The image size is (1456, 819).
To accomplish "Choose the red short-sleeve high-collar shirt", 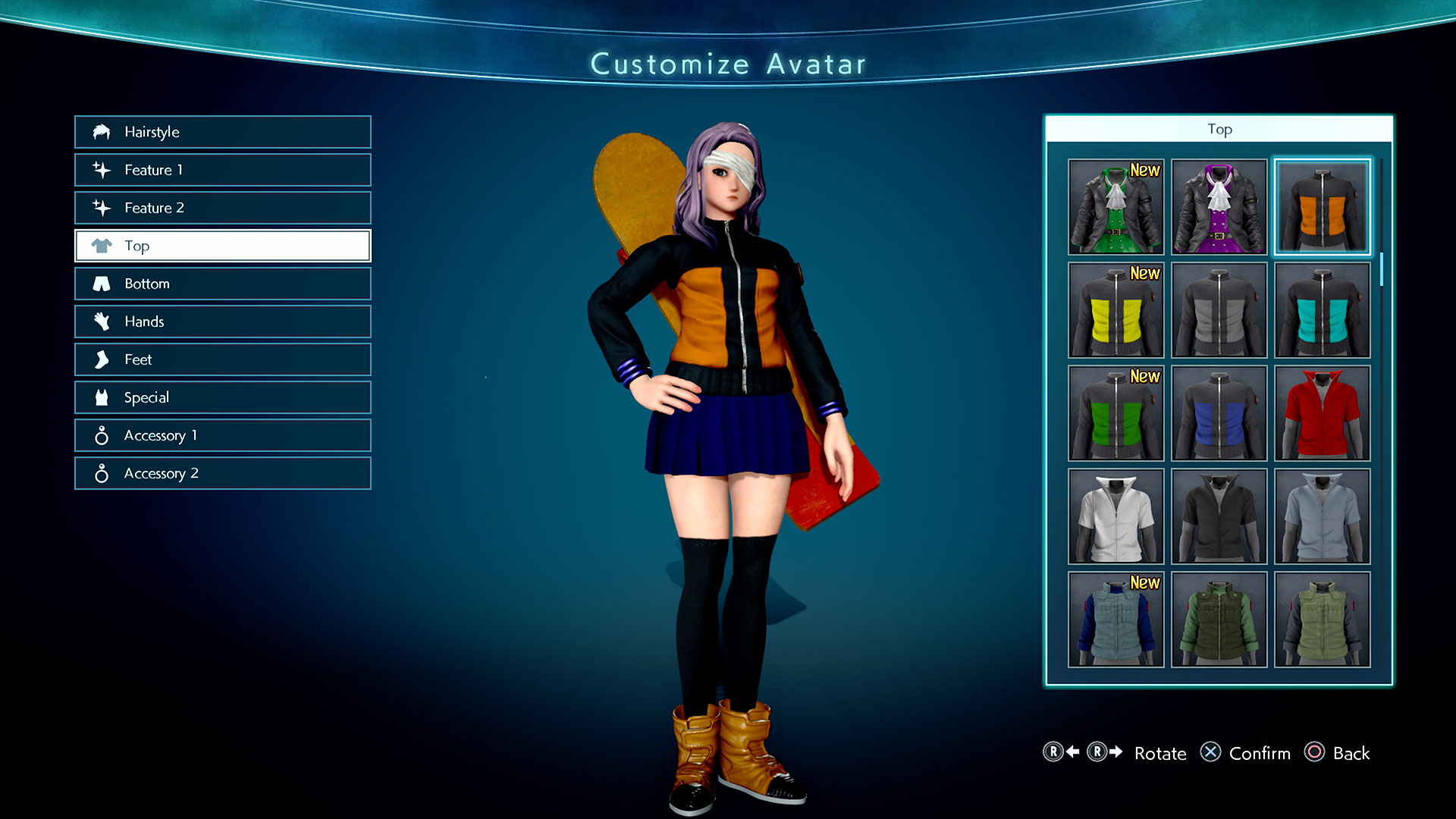I will (1322, 413).
